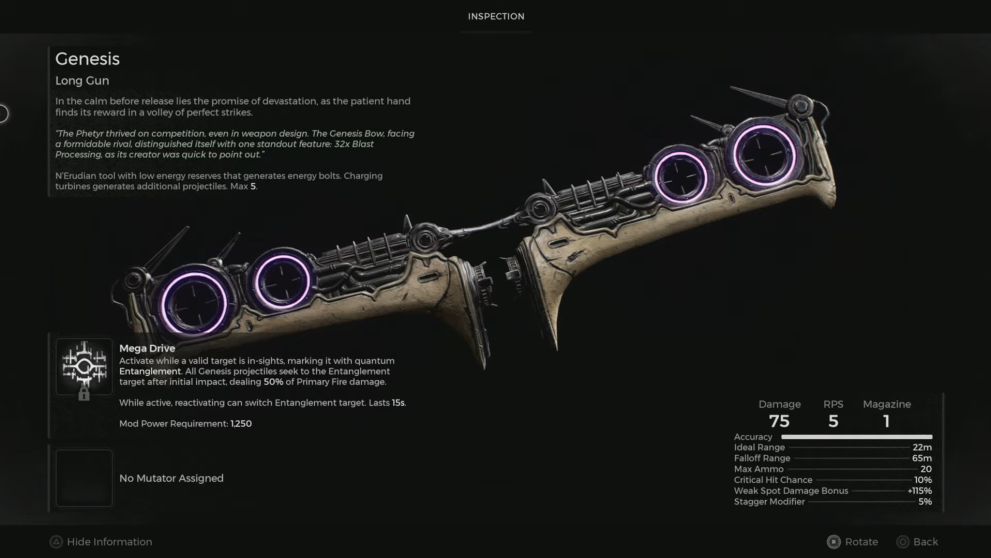Select the Inspection header tab
Viewport: 991px width, 558px height.
coord(495,16)
